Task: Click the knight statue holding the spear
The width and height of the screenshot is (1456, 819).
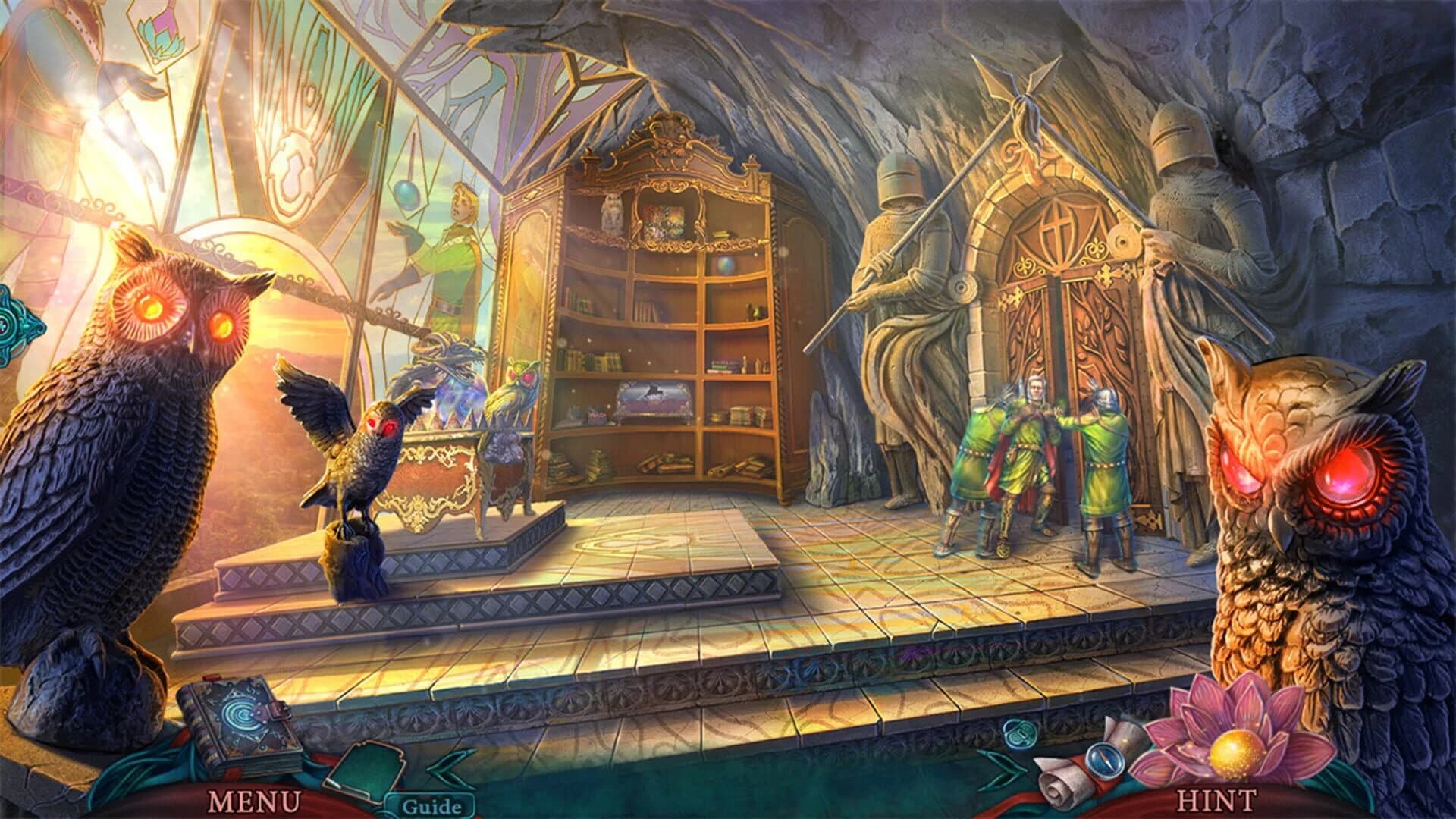Action: click(x=902, y=250)
